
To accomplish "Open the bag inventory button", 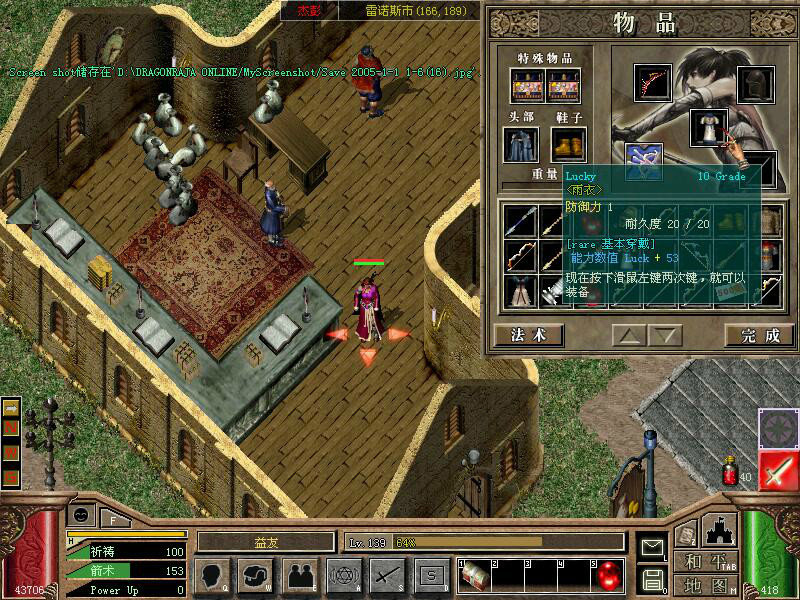I will 255,575.
